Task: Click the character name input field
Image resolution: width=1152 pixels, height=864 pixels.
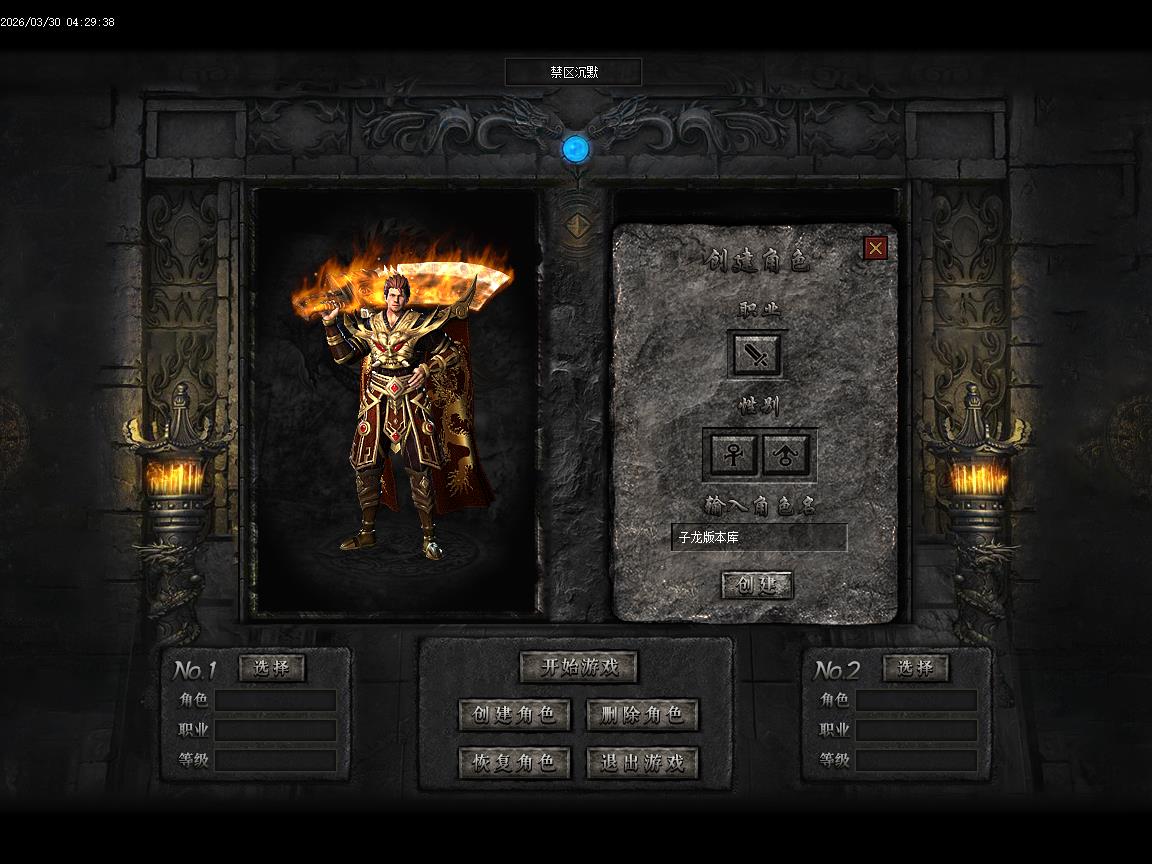Action: (x=759, y=538)
